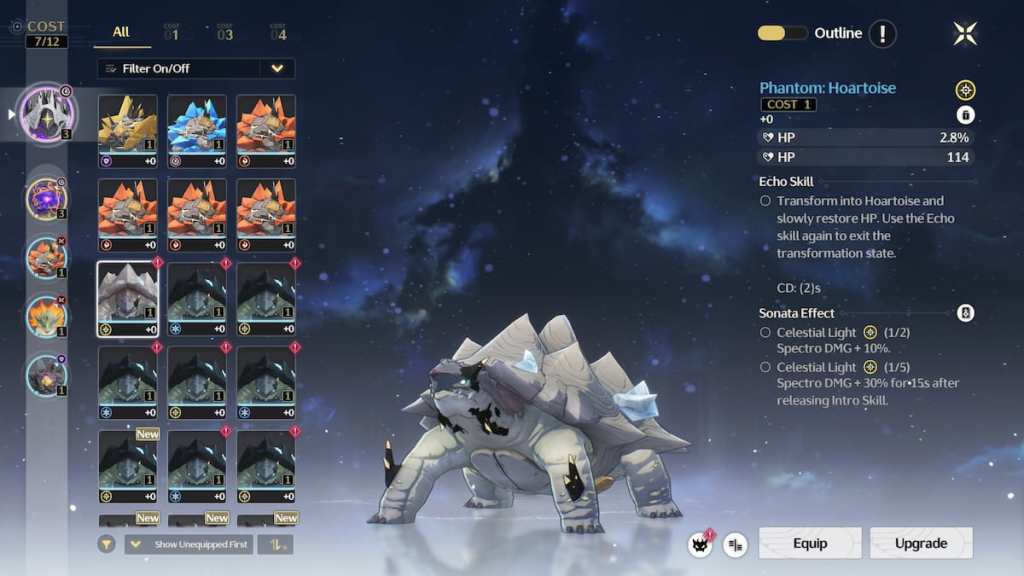Image resolution: width=1024 pixels, height=576 pixels.
Task: Select the yellow Hoartoise echo
Action: (127, 130)
